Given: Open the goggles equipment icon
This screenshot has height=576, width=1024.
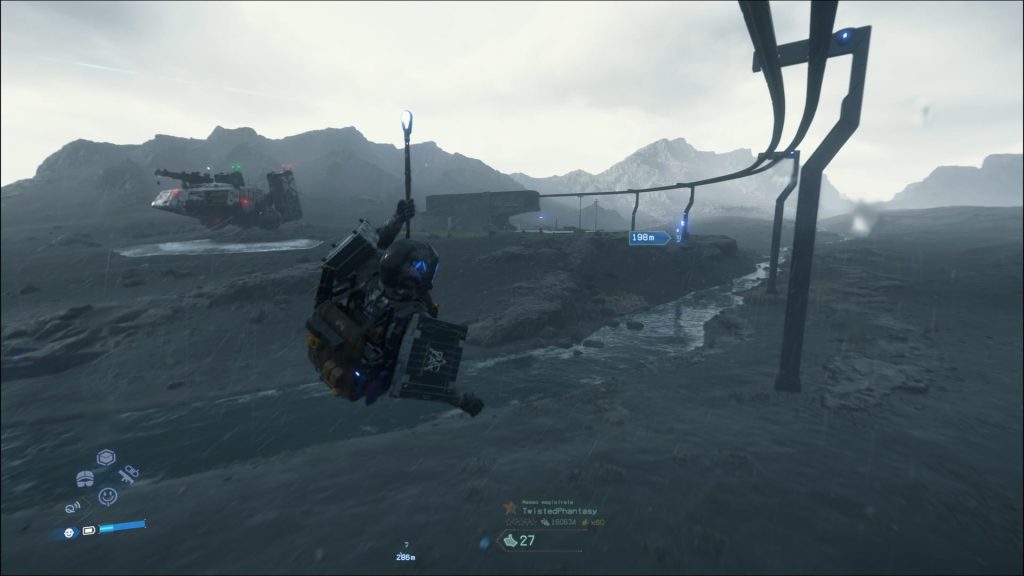Looking at the screenshot, I should point(85,477).
